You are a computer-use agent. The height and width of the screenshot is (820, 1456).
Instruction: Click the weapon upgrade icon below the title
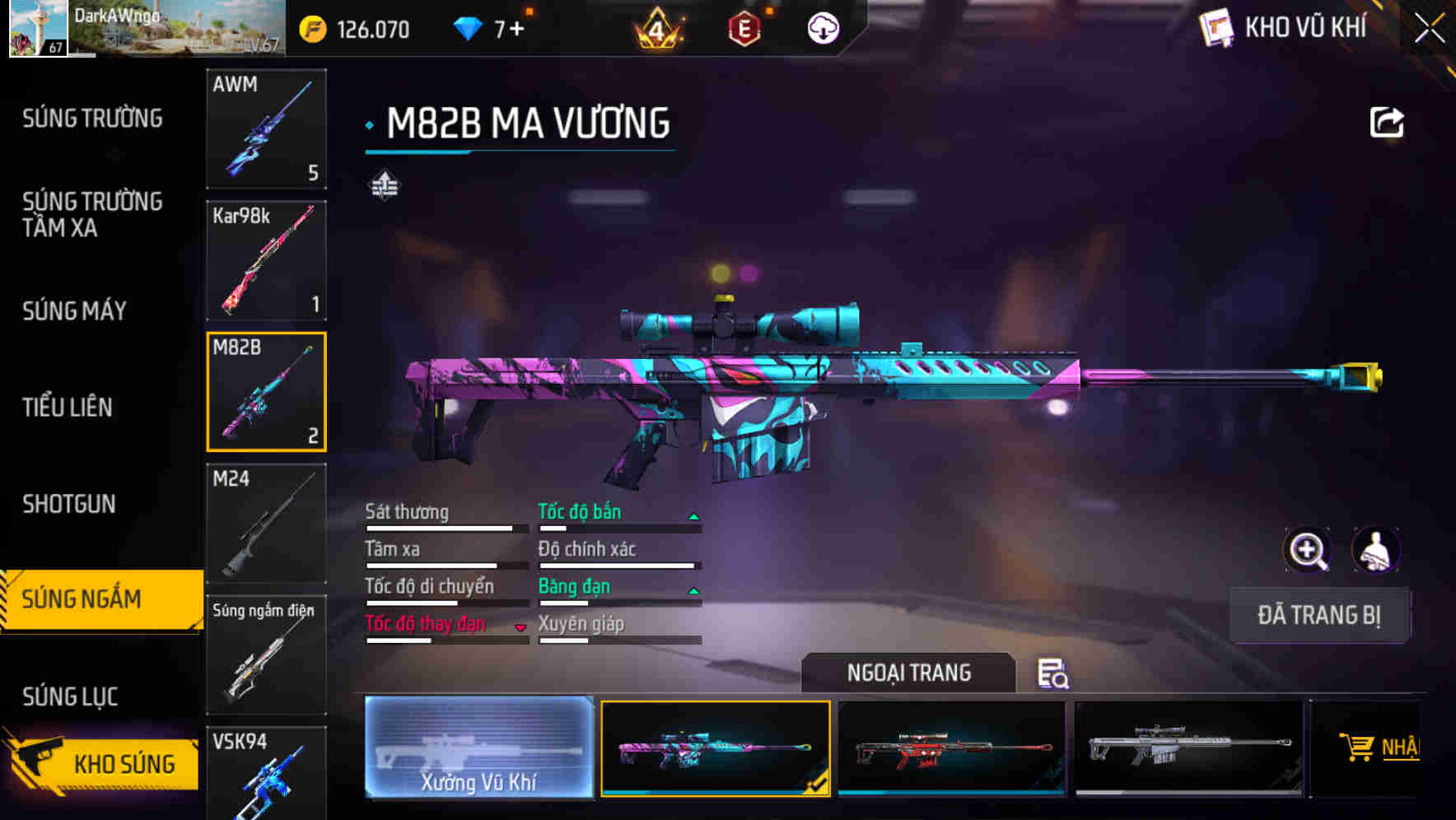[x=384, y=186]
